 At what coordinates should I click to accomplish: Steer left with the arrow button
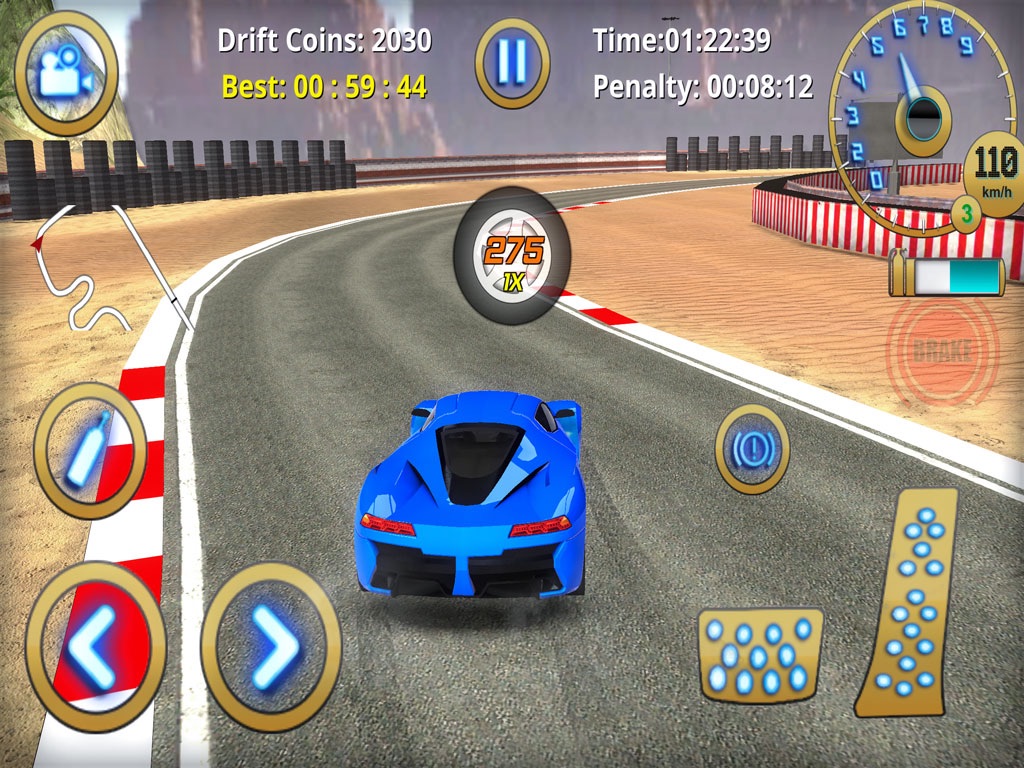(x=96, y=646)
